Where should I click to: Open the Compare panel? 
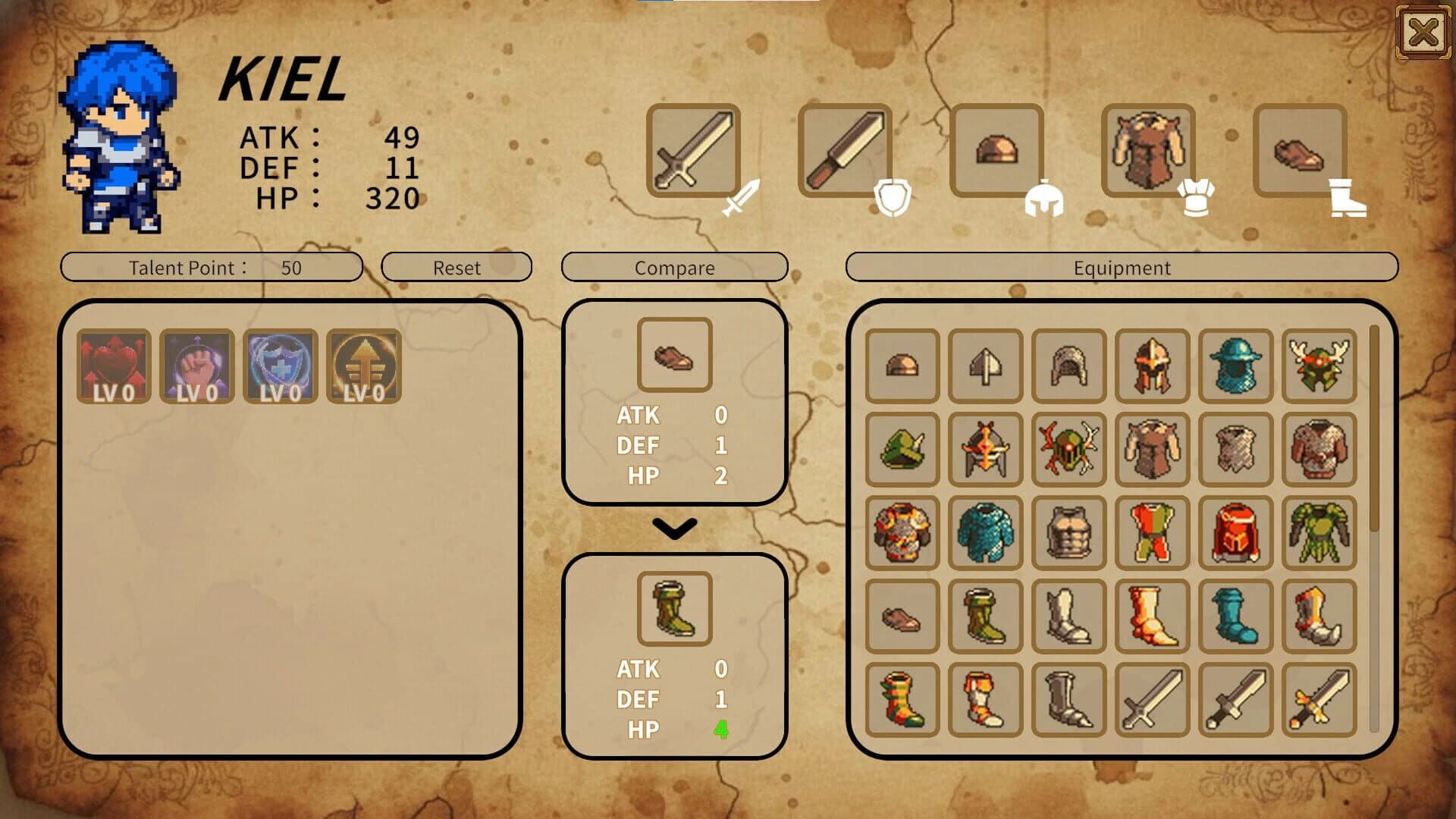(x=674, y=268)
